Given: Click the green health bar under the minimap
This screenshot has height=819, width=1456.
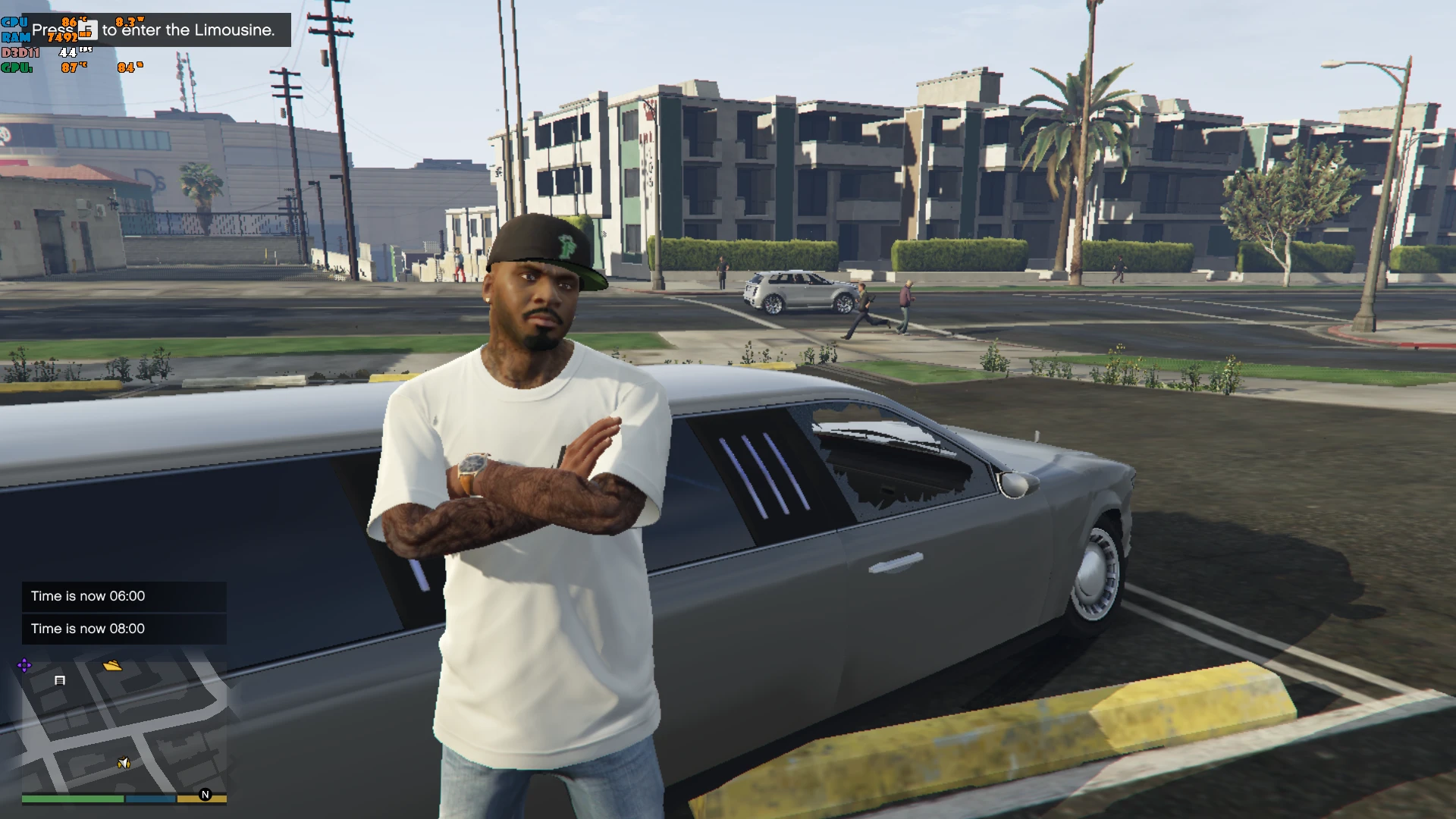Looking at the screenshot, I should [x=72, y=798].
